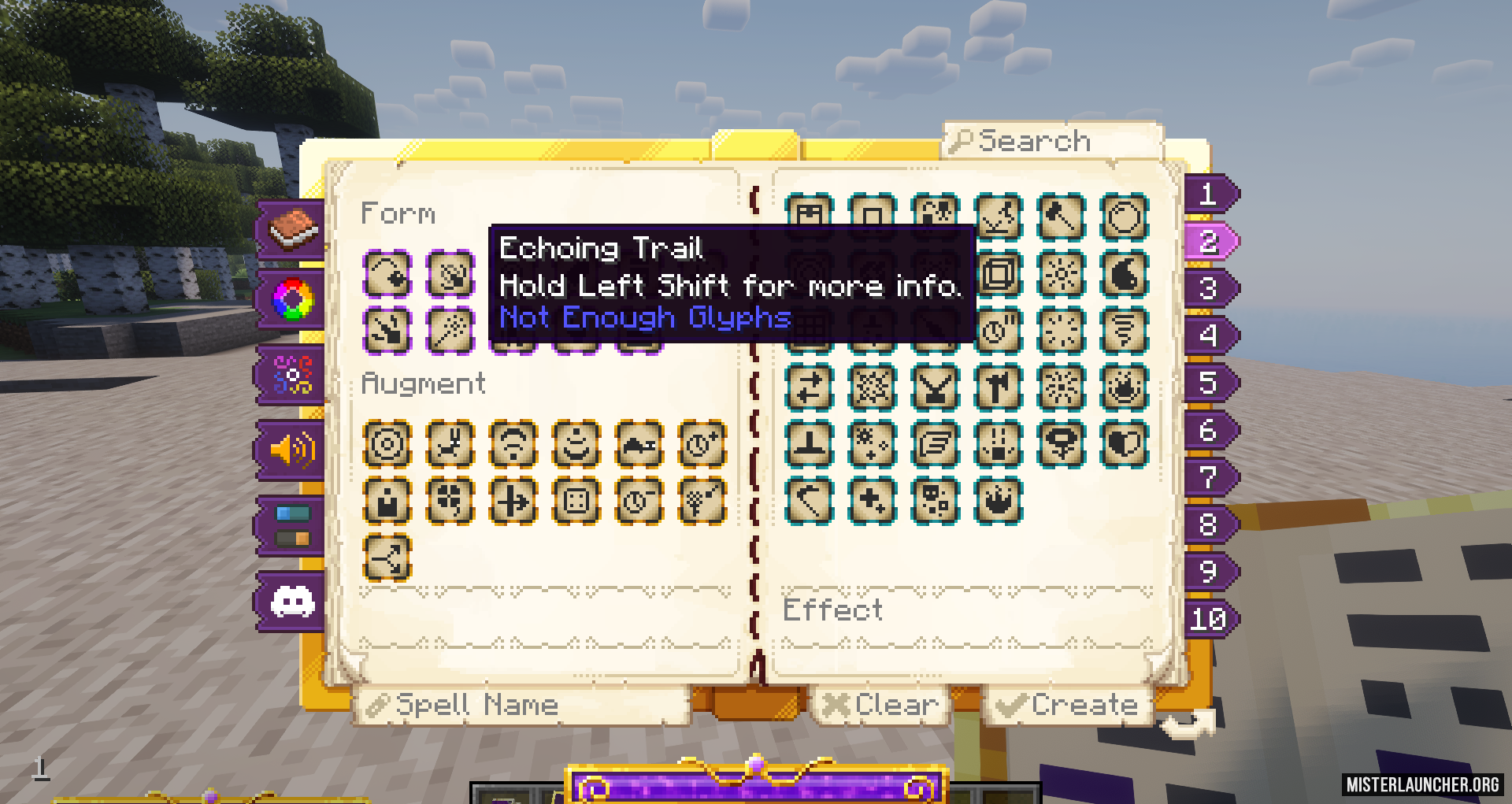Image resolution: width=1512 pixels, height=804 pixels.
Task: Select the heart effect glyph
Action: click(1125, 444)
